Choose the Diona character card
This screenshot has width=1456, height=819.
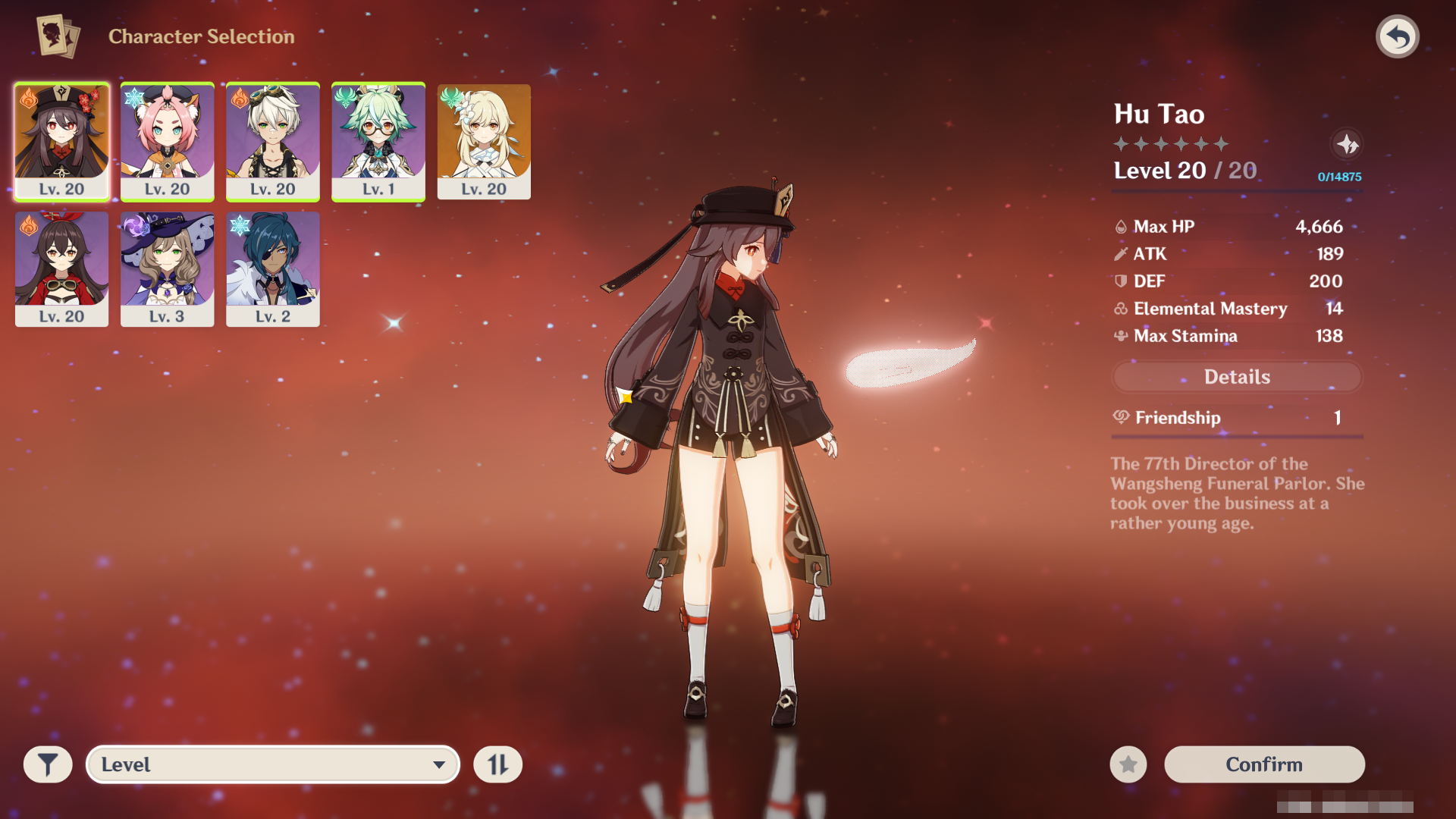point(167,141)
